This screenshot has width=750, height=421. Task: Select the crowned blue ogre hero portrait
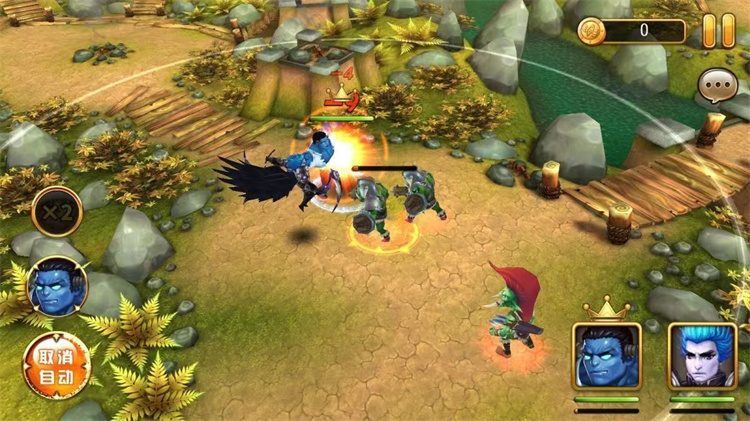tap(606, 355)
